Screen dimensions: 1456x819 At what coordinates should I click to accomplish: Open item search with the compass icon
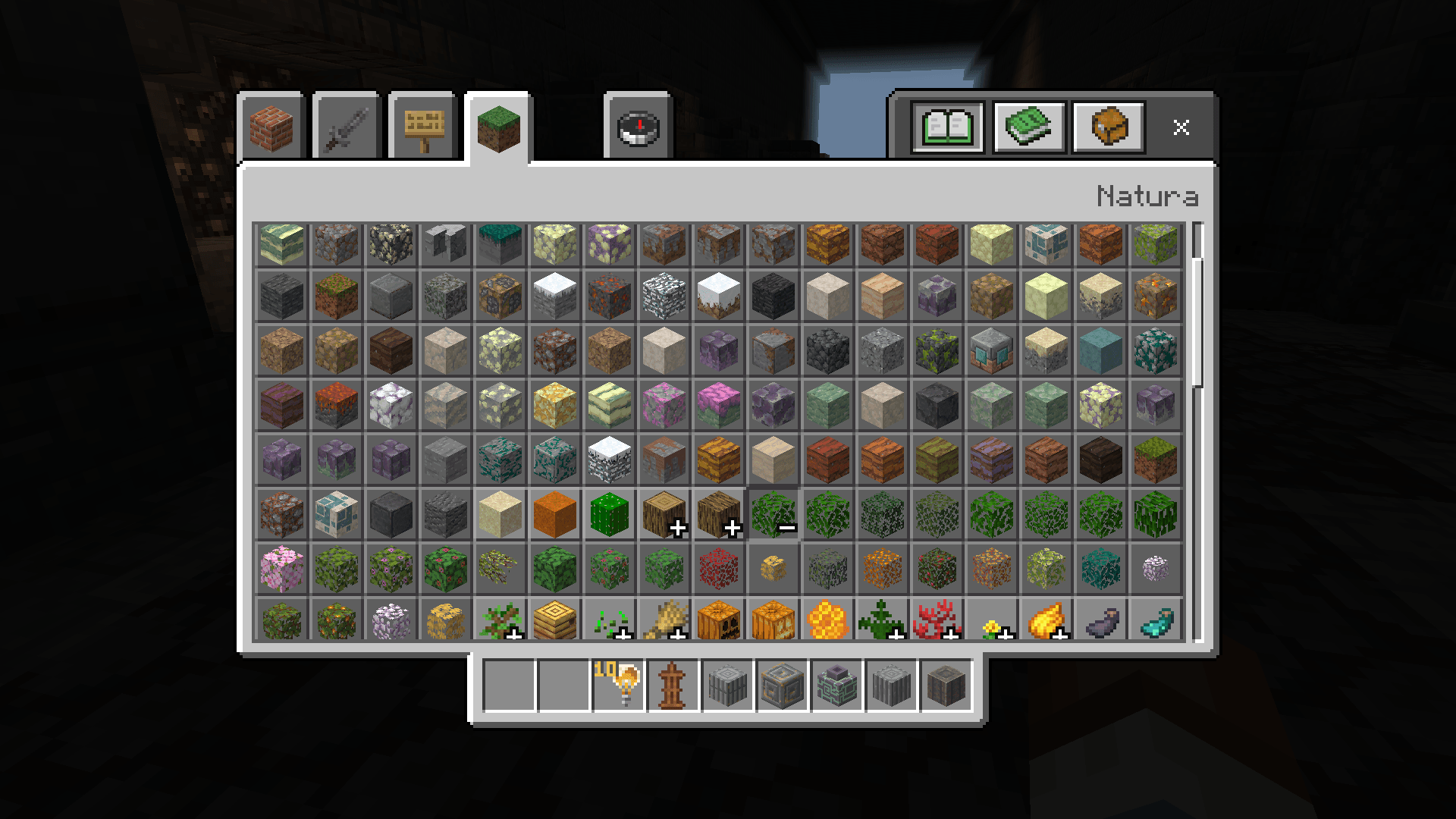(x=637, y=127)
